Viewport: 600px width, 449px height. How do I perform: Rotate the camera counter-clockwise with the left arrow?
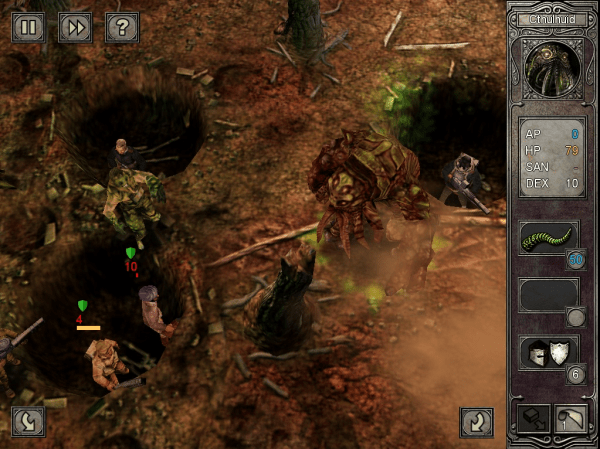(27, 422)
